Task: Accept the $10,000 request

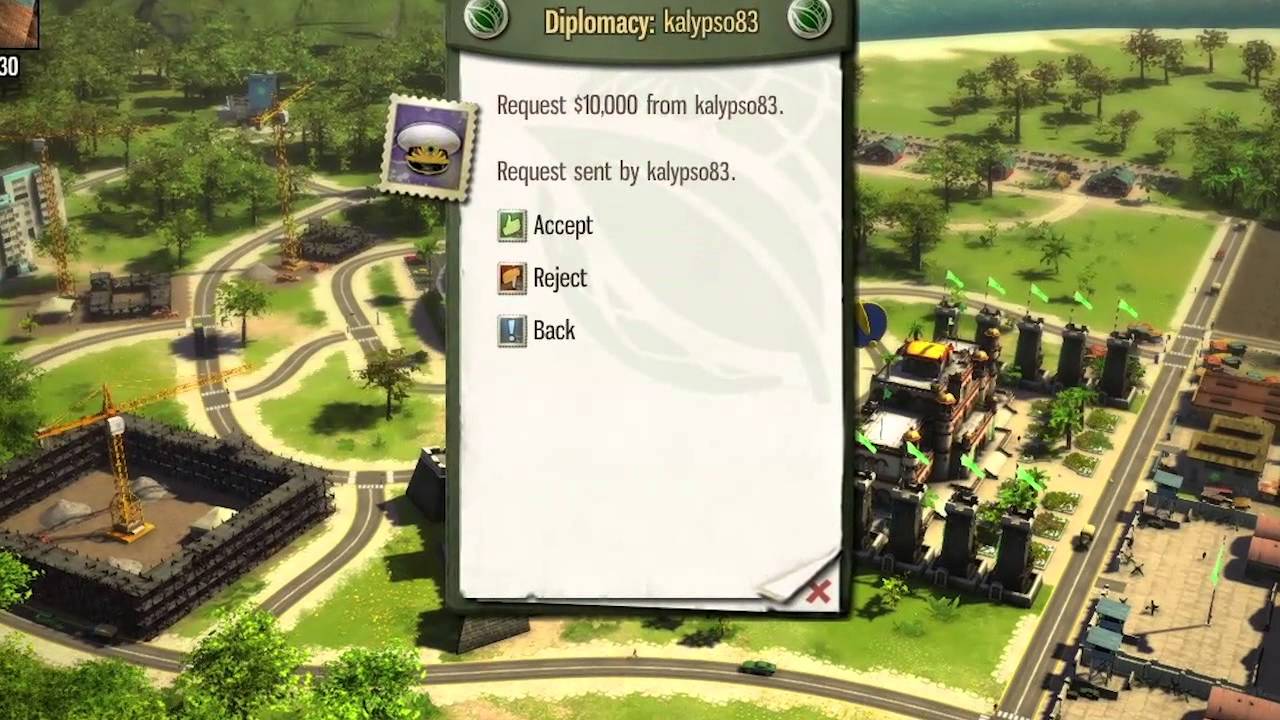Action: pos(546,226)
